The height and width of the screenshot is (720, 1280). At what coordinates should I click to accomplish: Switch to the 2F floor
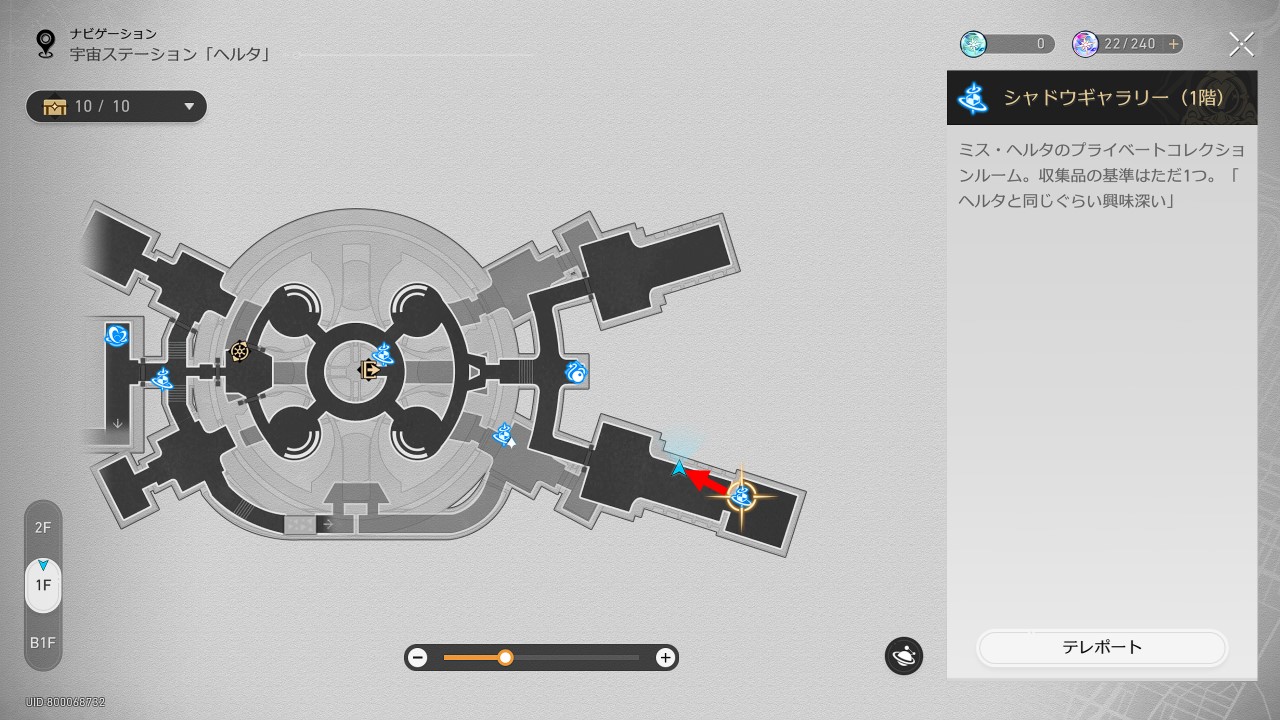click(43, 527)
